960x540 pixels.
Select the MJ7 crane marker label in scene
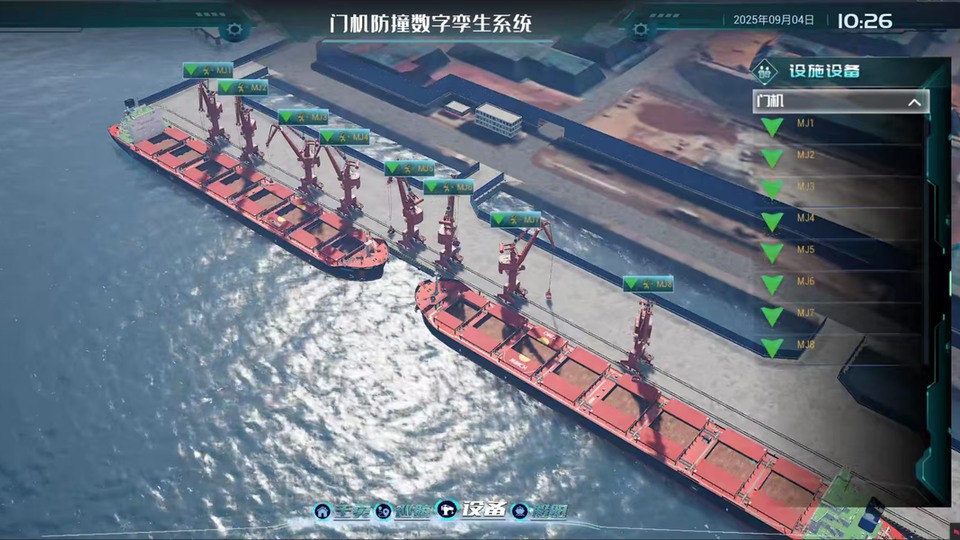(516, 219)
